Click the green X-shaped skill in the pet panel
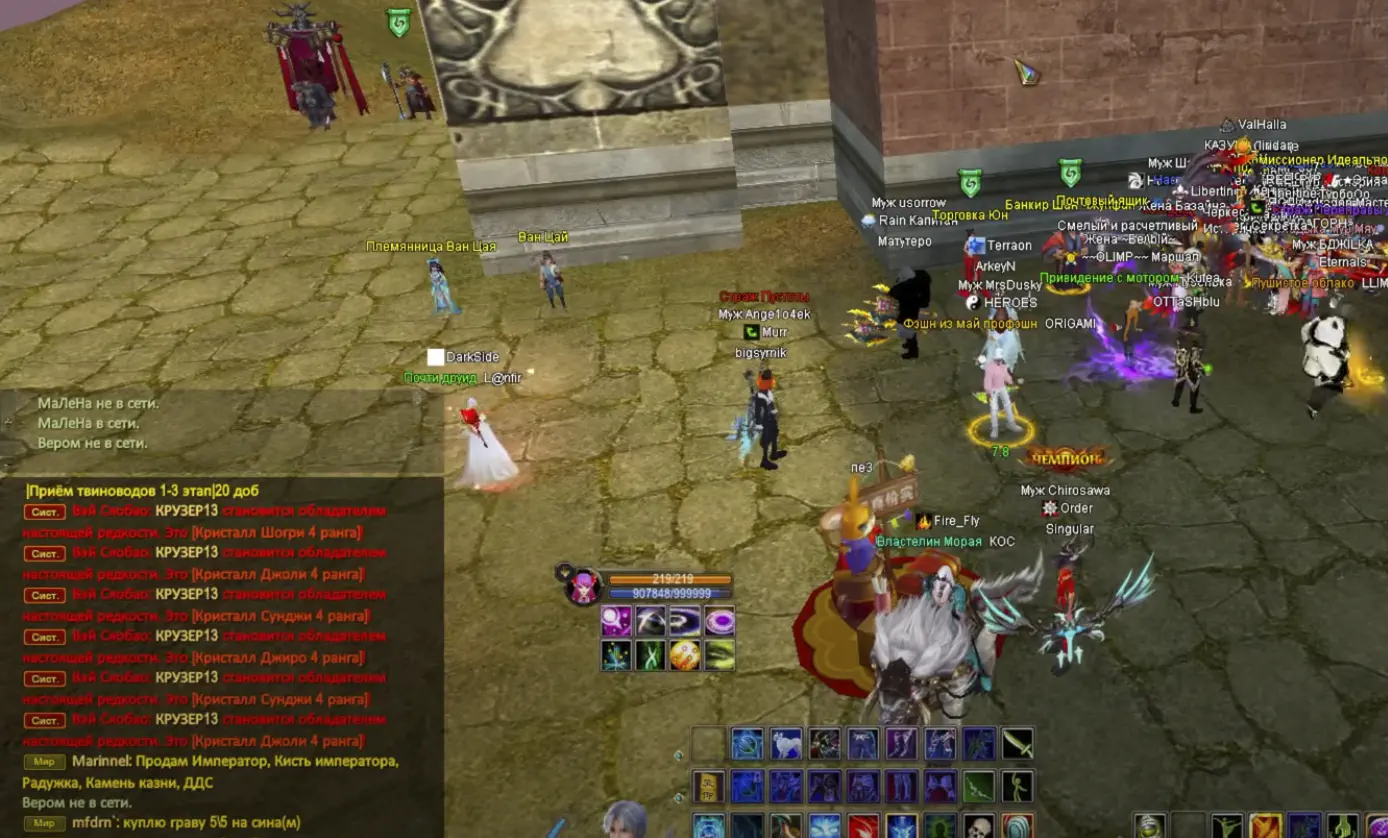The width and height of the screenshot is (1388, 838). [652, 655]
